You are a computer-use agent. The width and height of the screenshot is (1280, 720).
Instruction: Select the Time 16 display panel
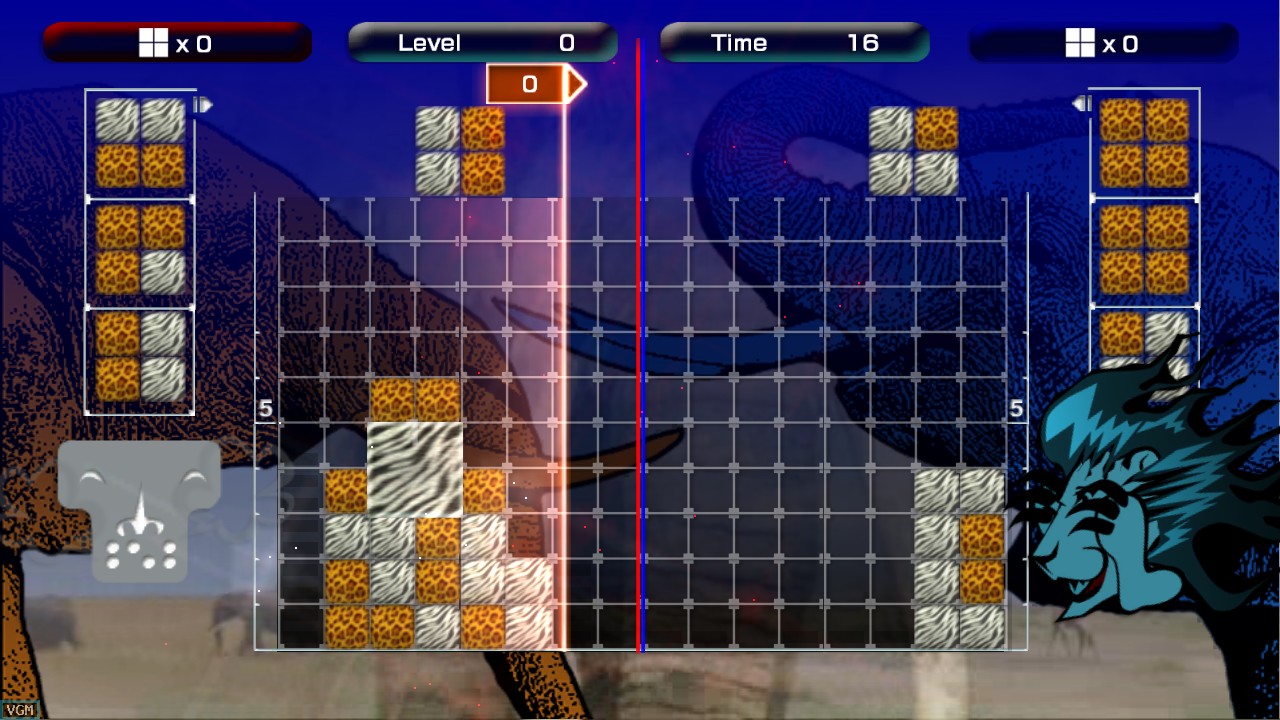point(793,42)
